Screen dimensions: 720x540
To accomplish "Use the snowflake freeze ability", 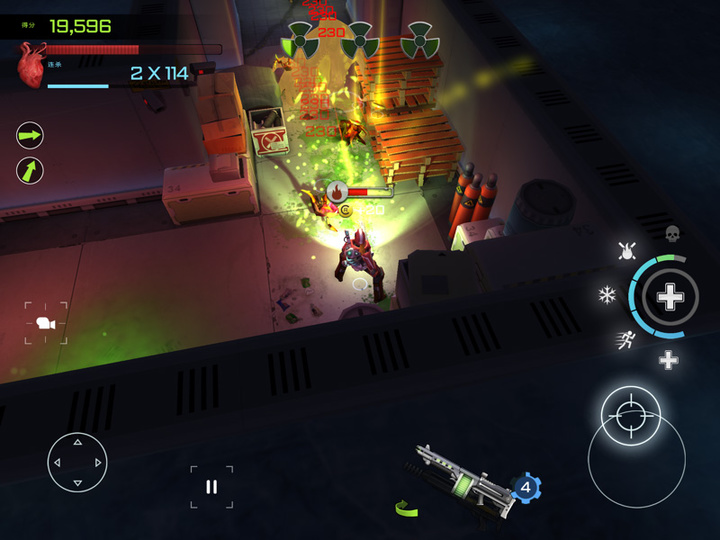I will click(606, 294).
